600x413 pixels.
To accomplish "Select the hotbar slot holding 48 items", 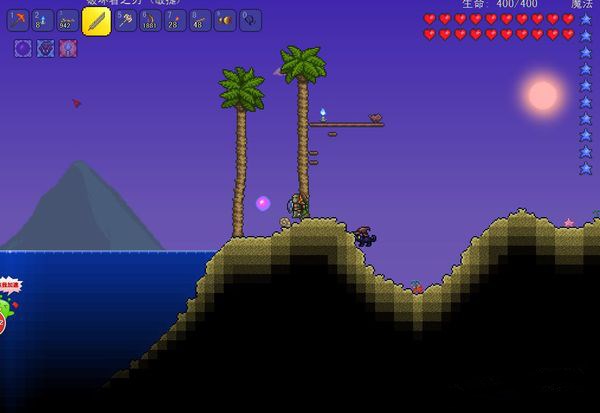I will (x=200, y=19).
